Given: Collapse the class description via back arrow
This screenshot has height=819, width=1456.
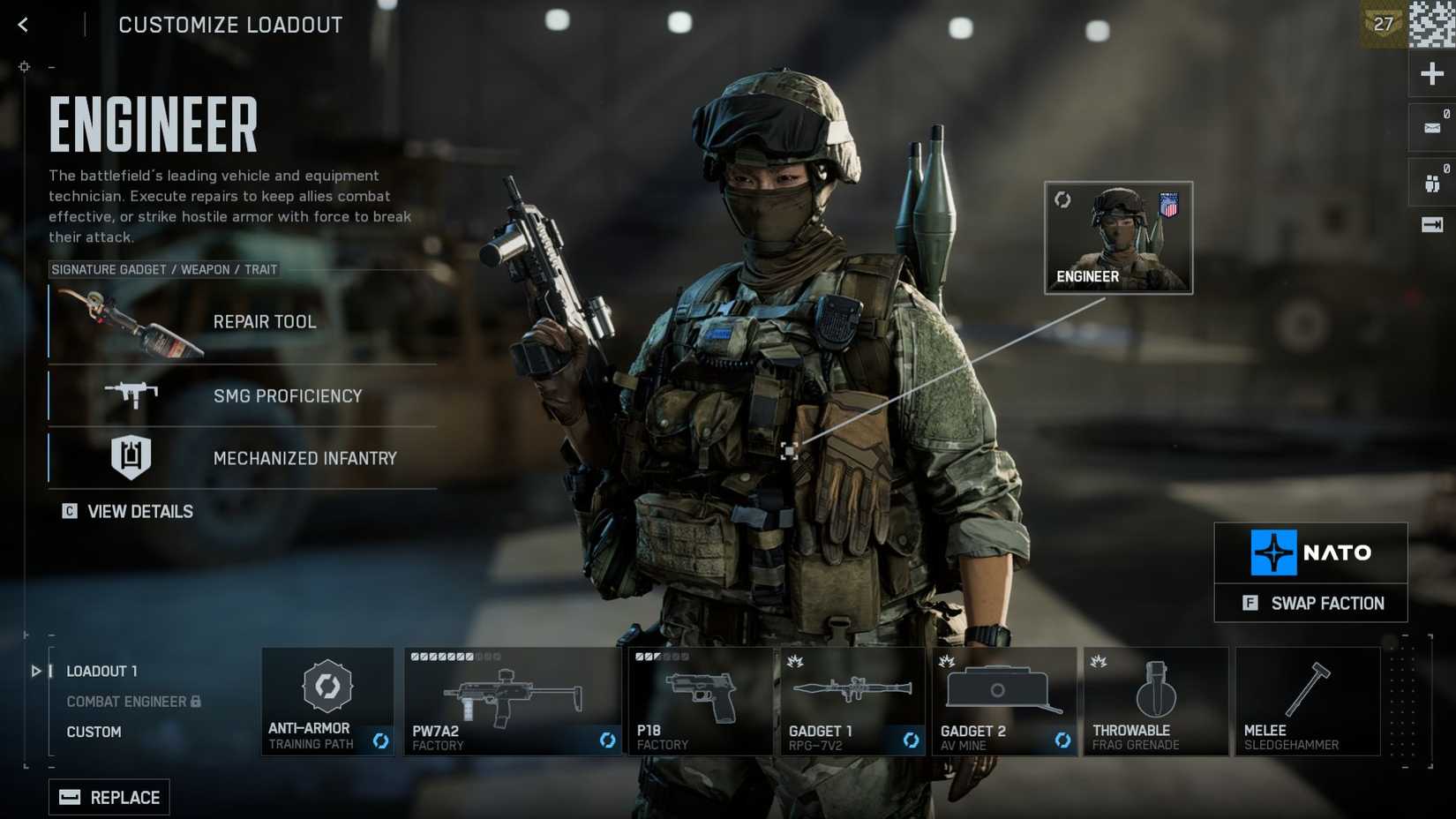Looking at the screenshot, I should [22, 24].
